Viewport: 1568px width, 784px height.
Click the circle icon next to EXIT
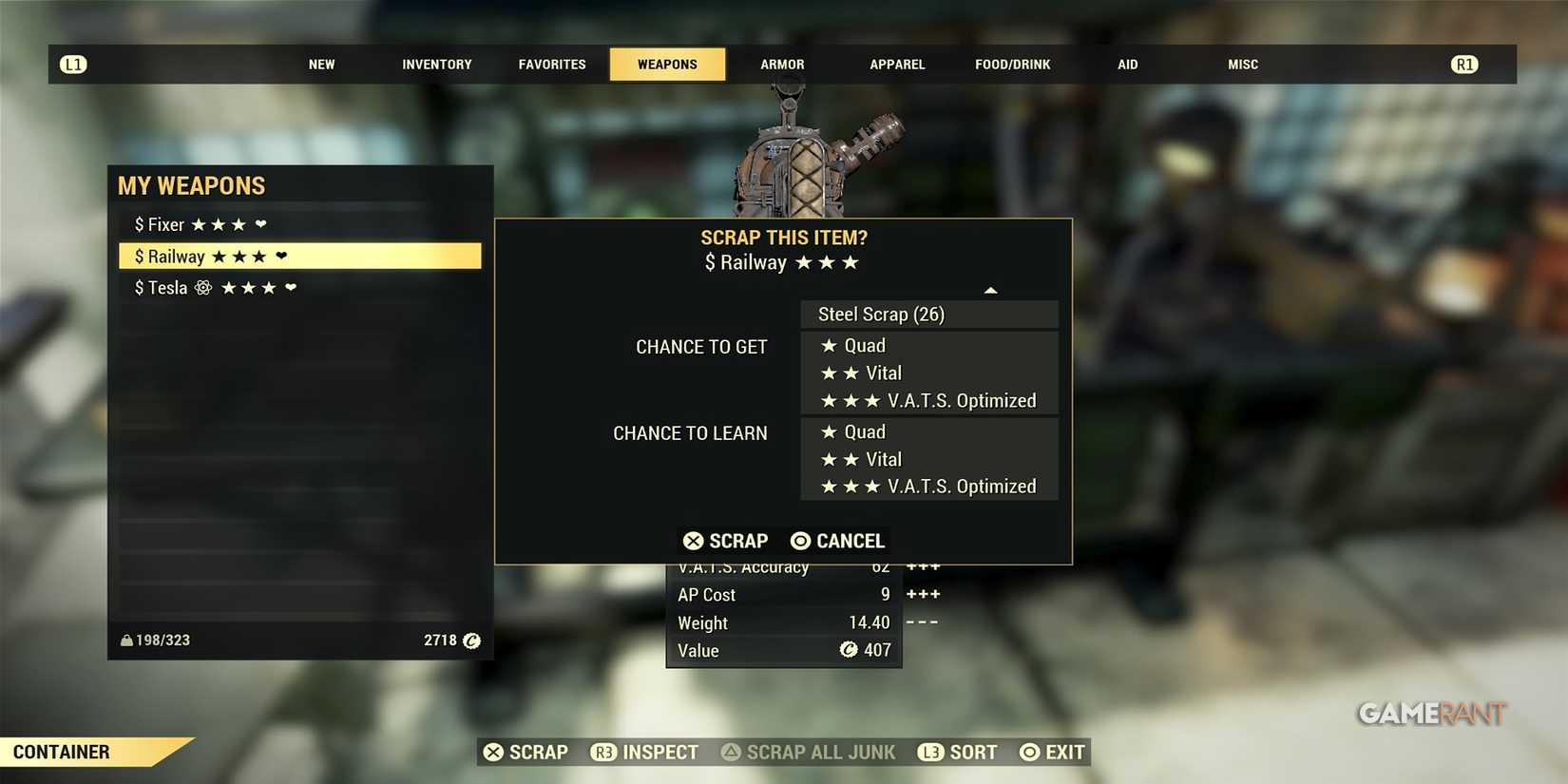[1029, 752]
